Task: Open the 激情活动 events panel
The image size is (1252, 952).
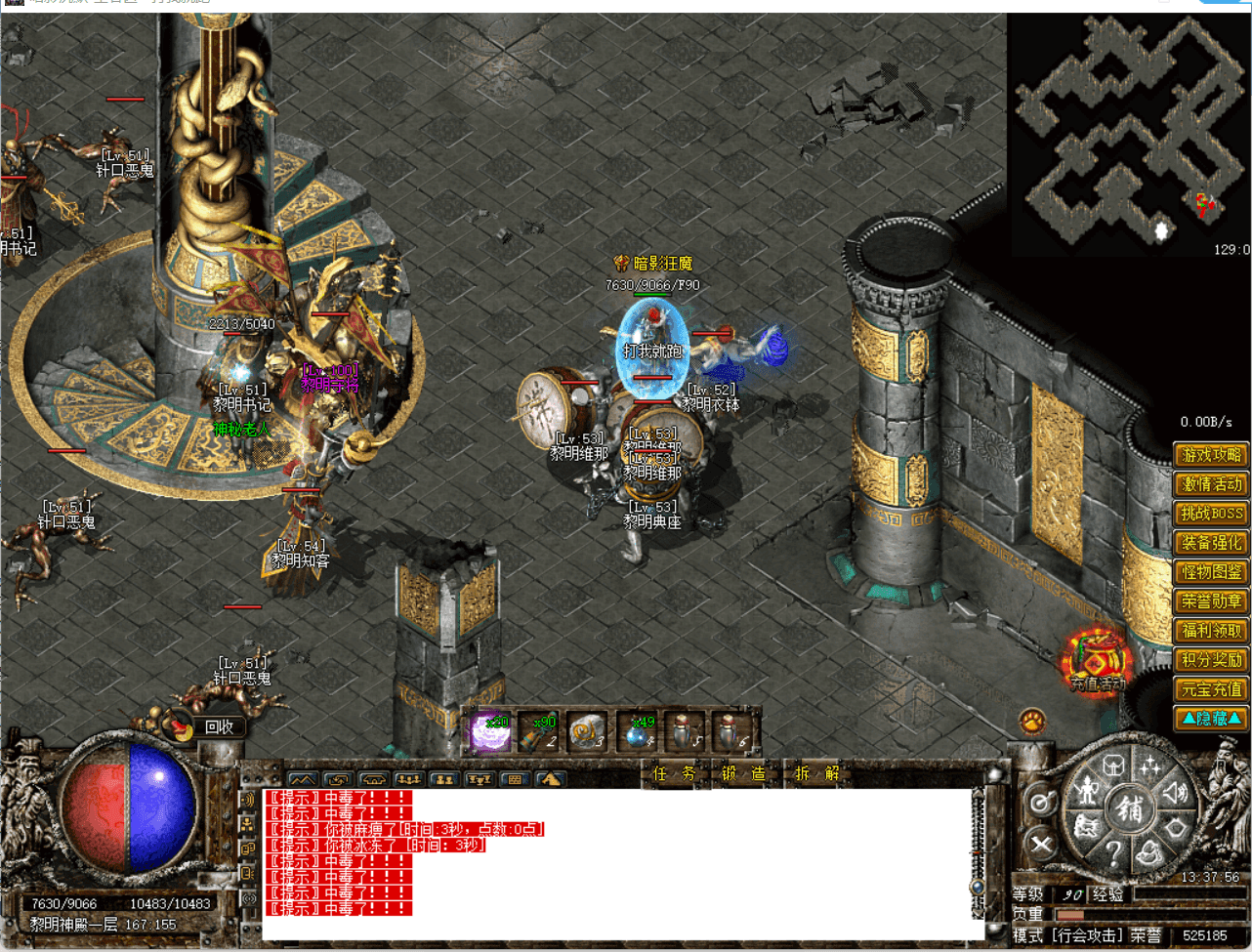Action: click(x=1211, y=484)
